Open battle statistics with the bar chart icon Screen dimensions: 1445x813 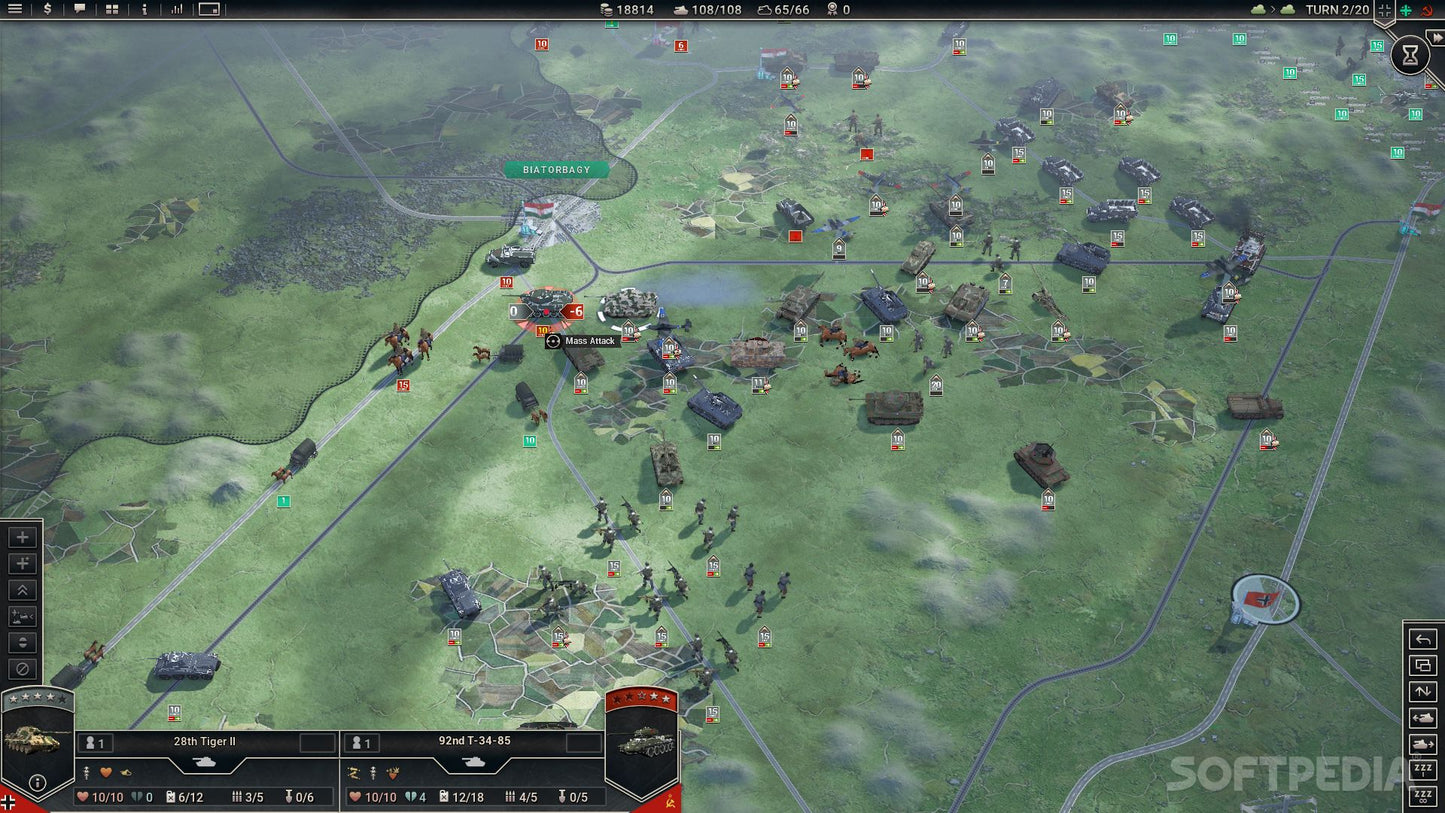(x=177, y=9)
